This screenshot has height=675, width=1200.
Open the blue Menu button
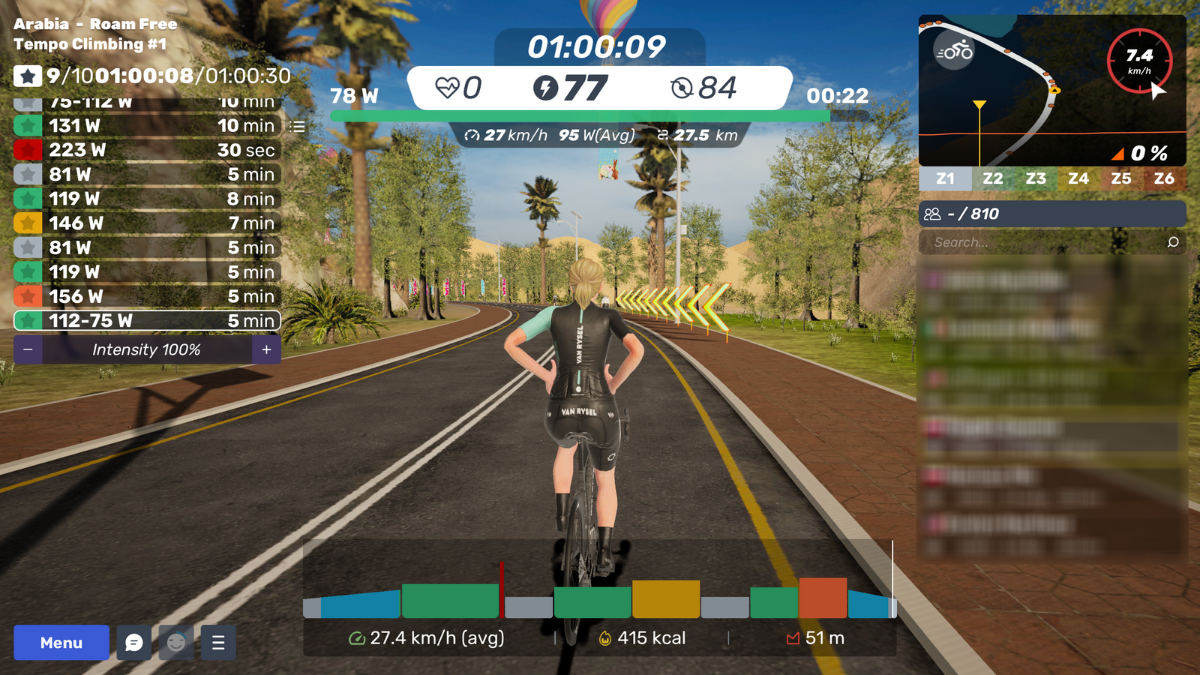click(x=61, y=643)
